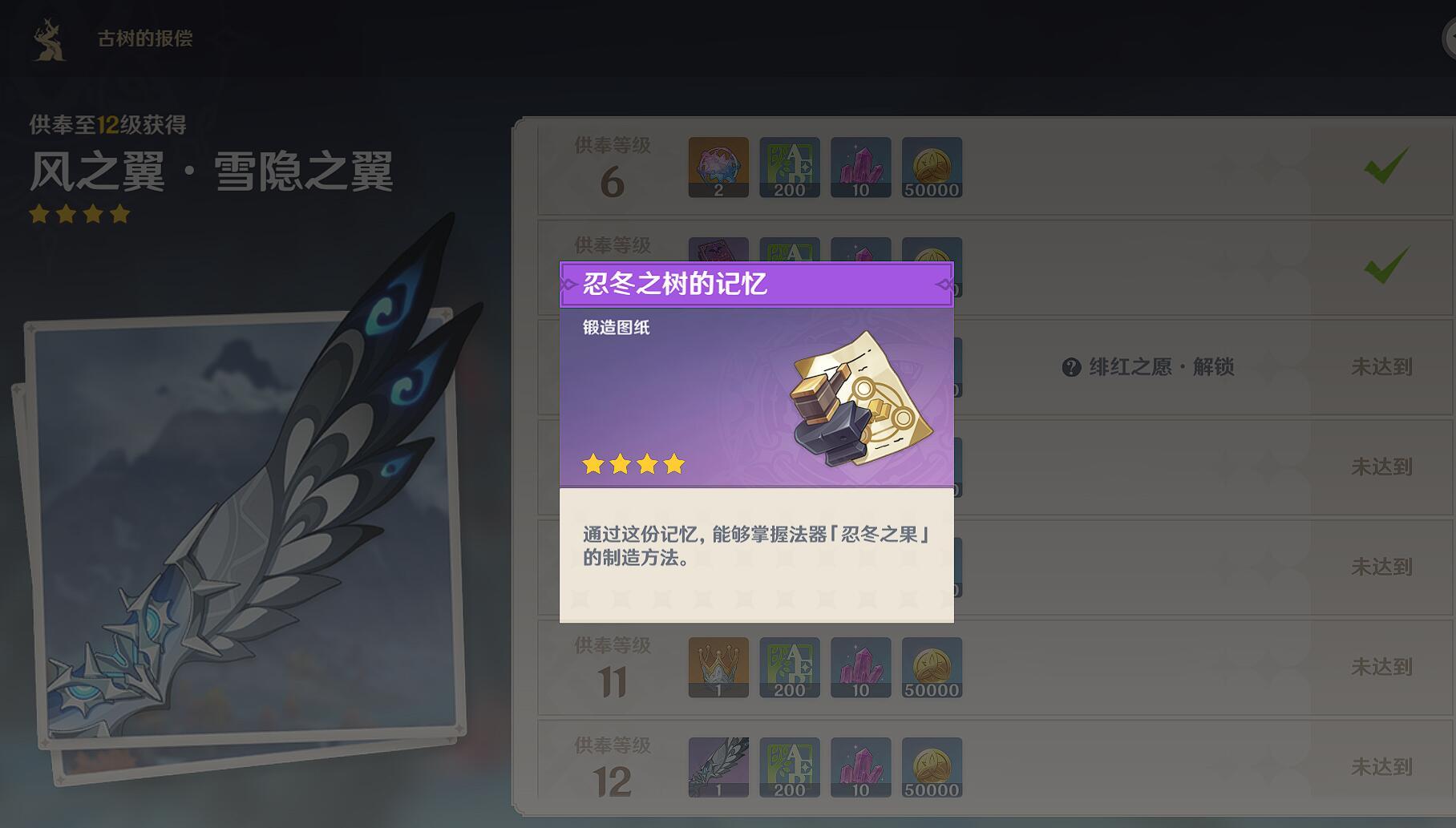1456x828 pixels.
Task: Click the four-star rating in the blueprint tooltip
Action: tap(630, 463)
